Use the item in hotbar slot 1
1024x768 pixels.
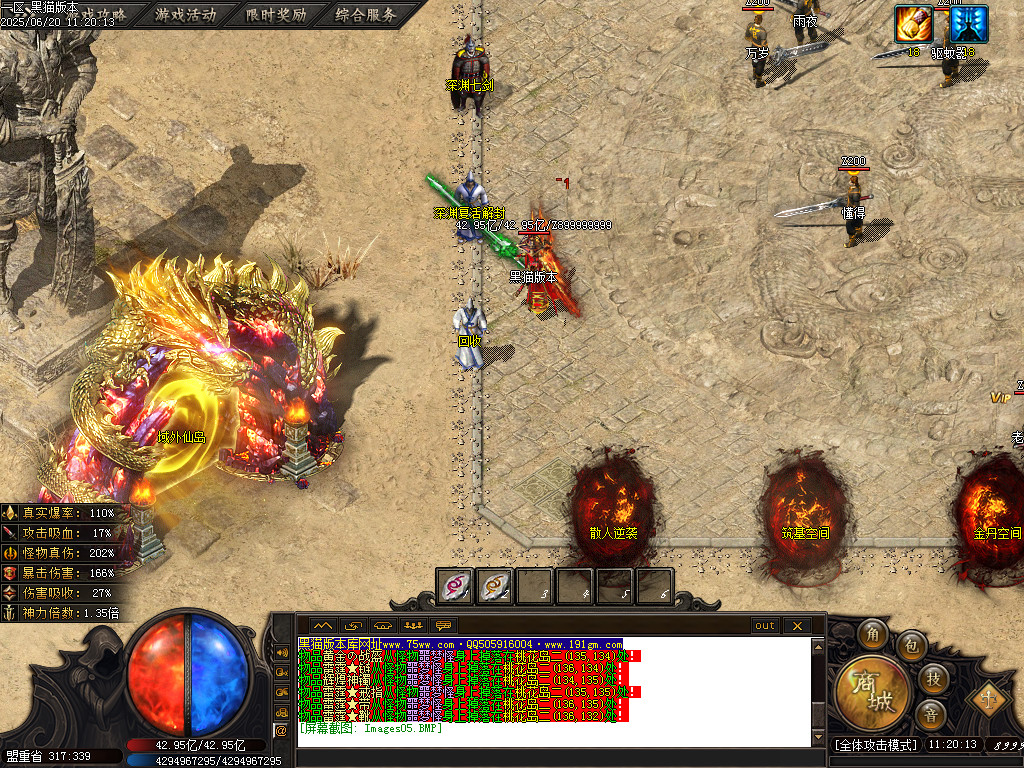pos(456,586)
